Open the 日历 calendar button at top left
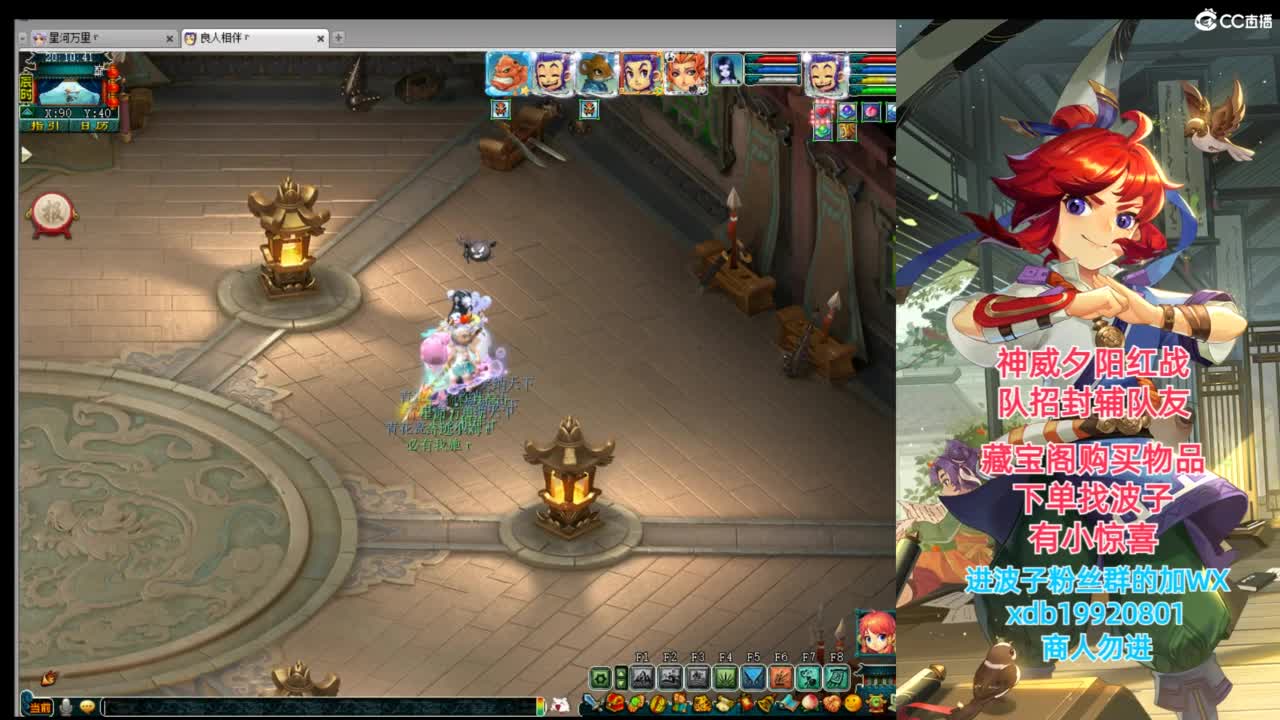 [x=92, y=126]
